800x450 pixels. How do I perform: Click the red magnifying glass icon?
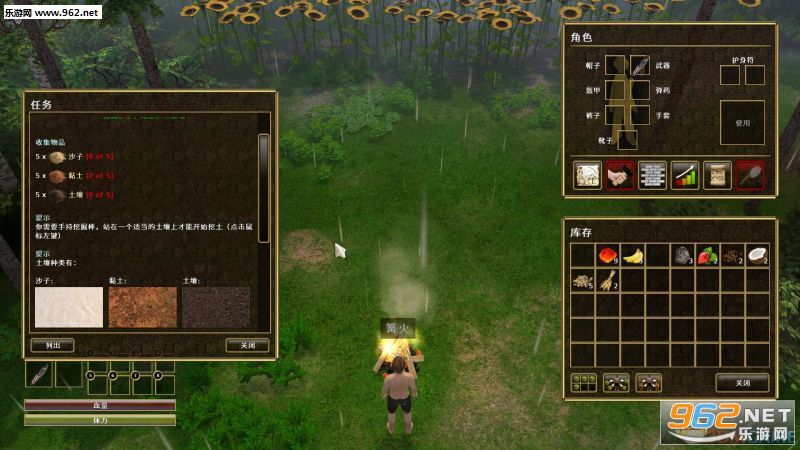(x=750, y=175)
